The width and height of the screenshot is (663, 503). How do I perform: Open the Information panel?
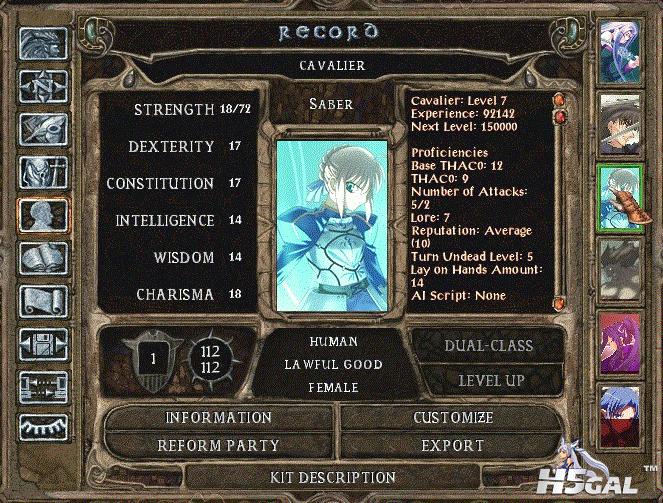point(219,417)
